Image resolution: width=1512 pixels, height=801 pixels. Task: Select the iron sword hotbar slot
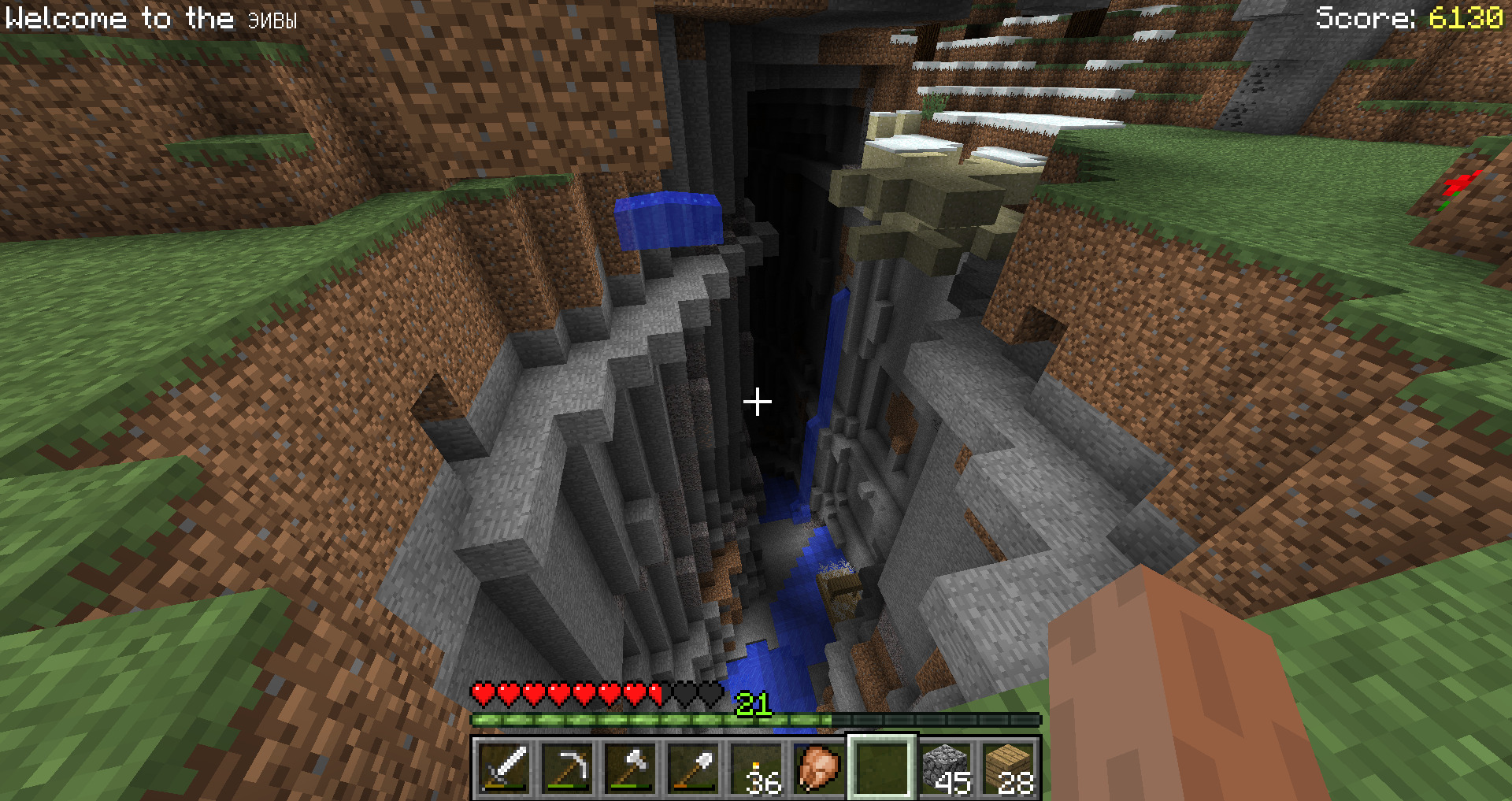(x=504, y=767)
